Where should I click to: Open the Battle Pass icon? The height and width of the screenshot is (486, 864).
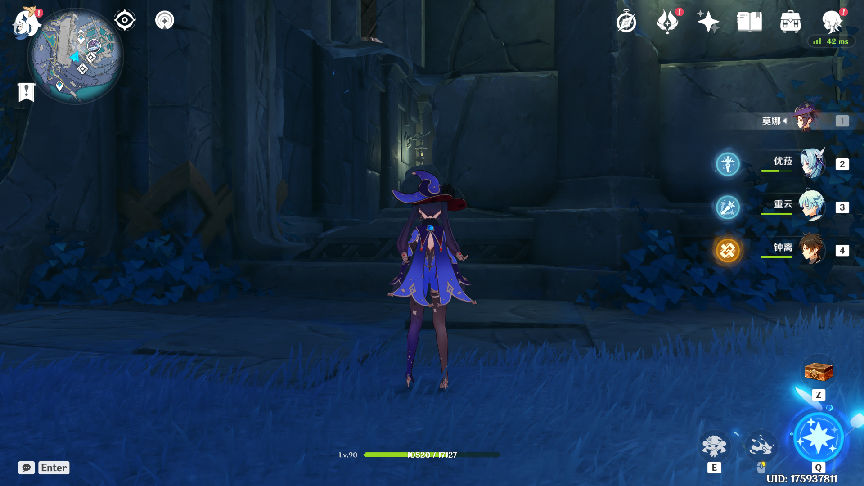click(x=790, y=22)
